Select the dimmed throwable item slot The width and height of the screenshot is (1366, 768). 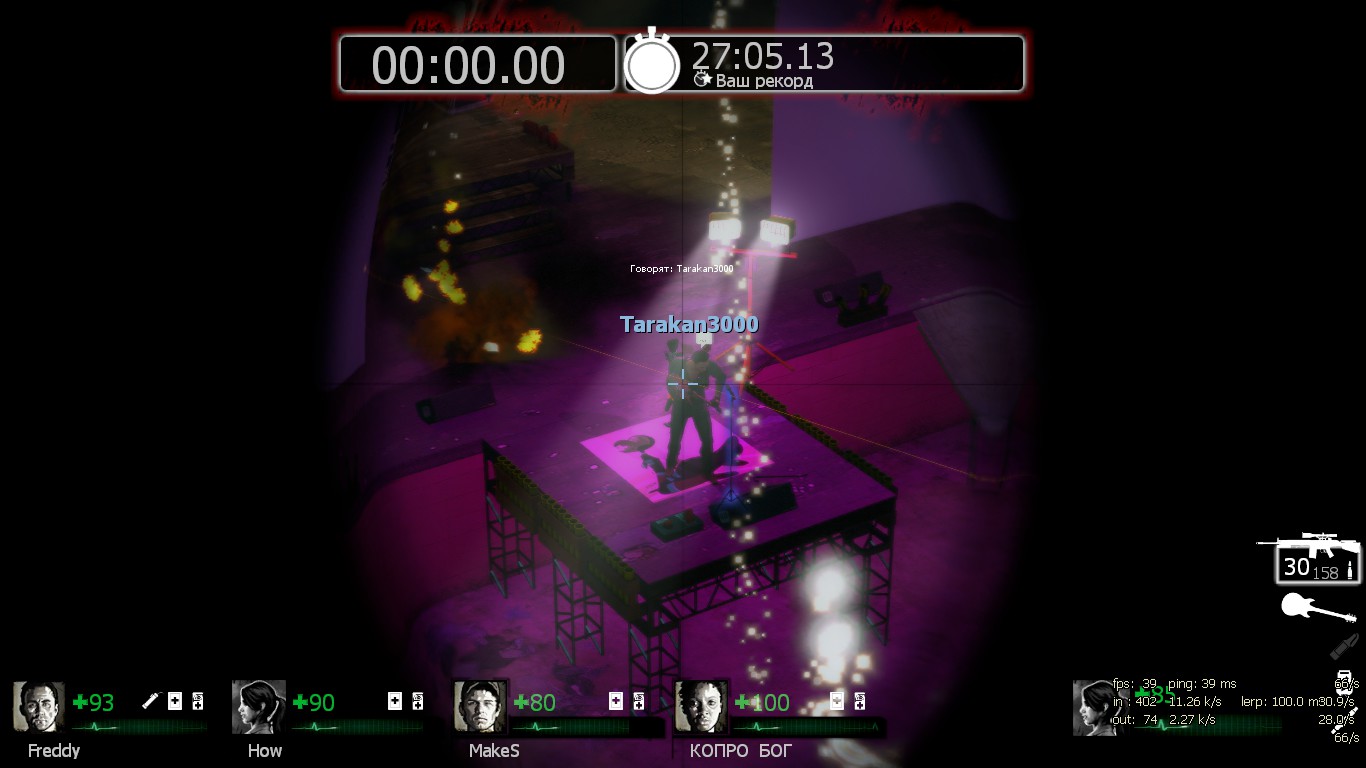[1345, 646]
